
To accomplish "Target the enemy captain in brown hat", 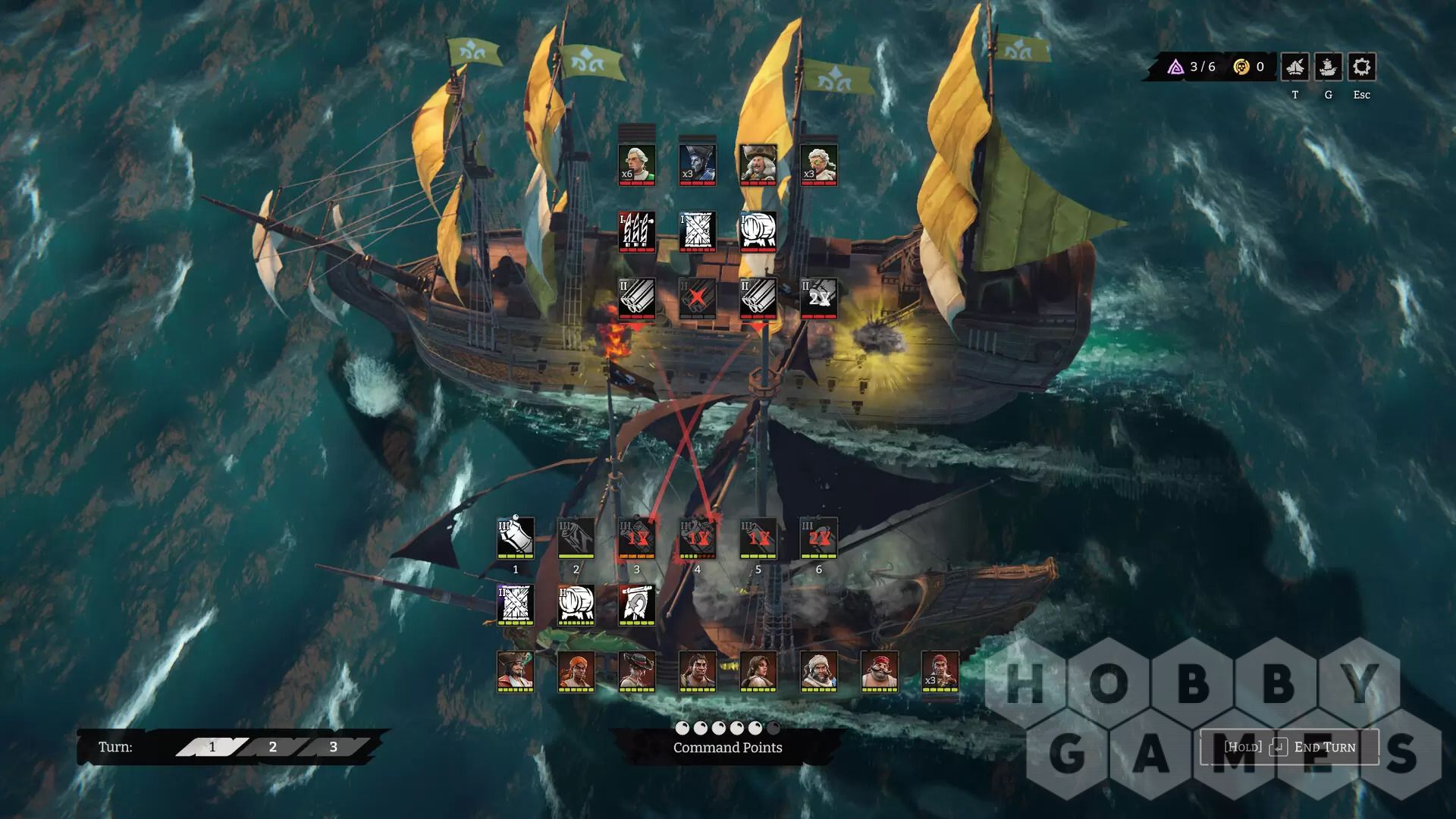I will (758, 165).
